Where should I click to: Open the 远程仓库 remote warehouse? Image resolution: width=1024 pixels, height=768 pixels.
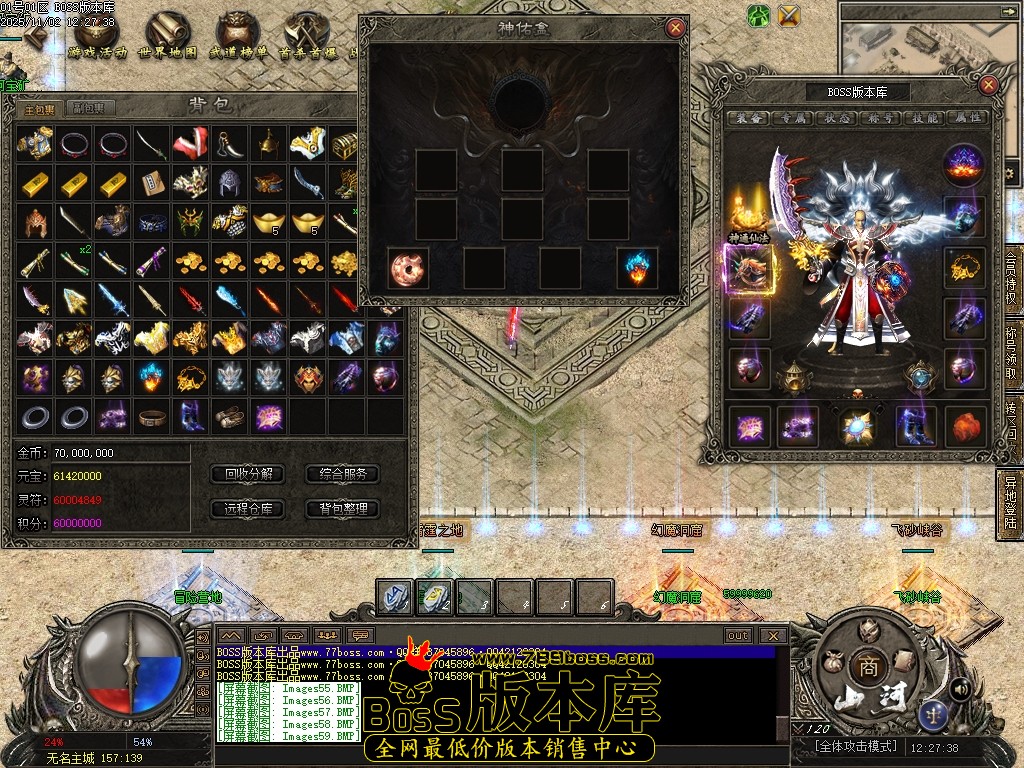click(249, 508)
